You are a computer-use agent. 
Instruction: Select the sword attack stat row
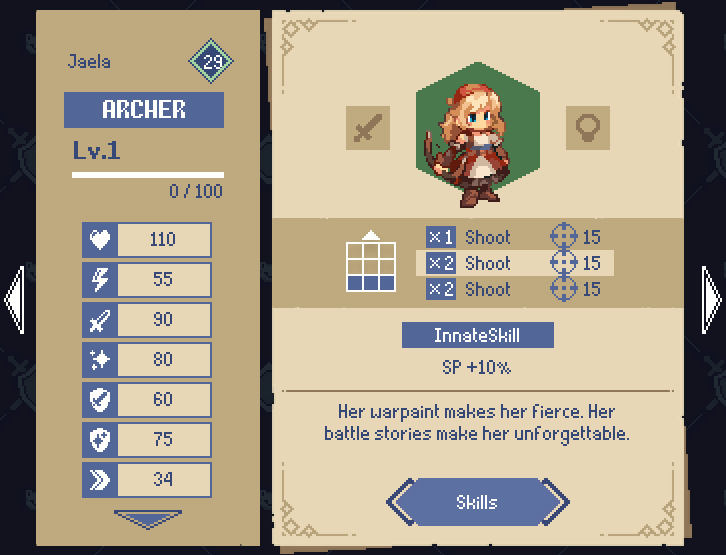tap(147, 320)
